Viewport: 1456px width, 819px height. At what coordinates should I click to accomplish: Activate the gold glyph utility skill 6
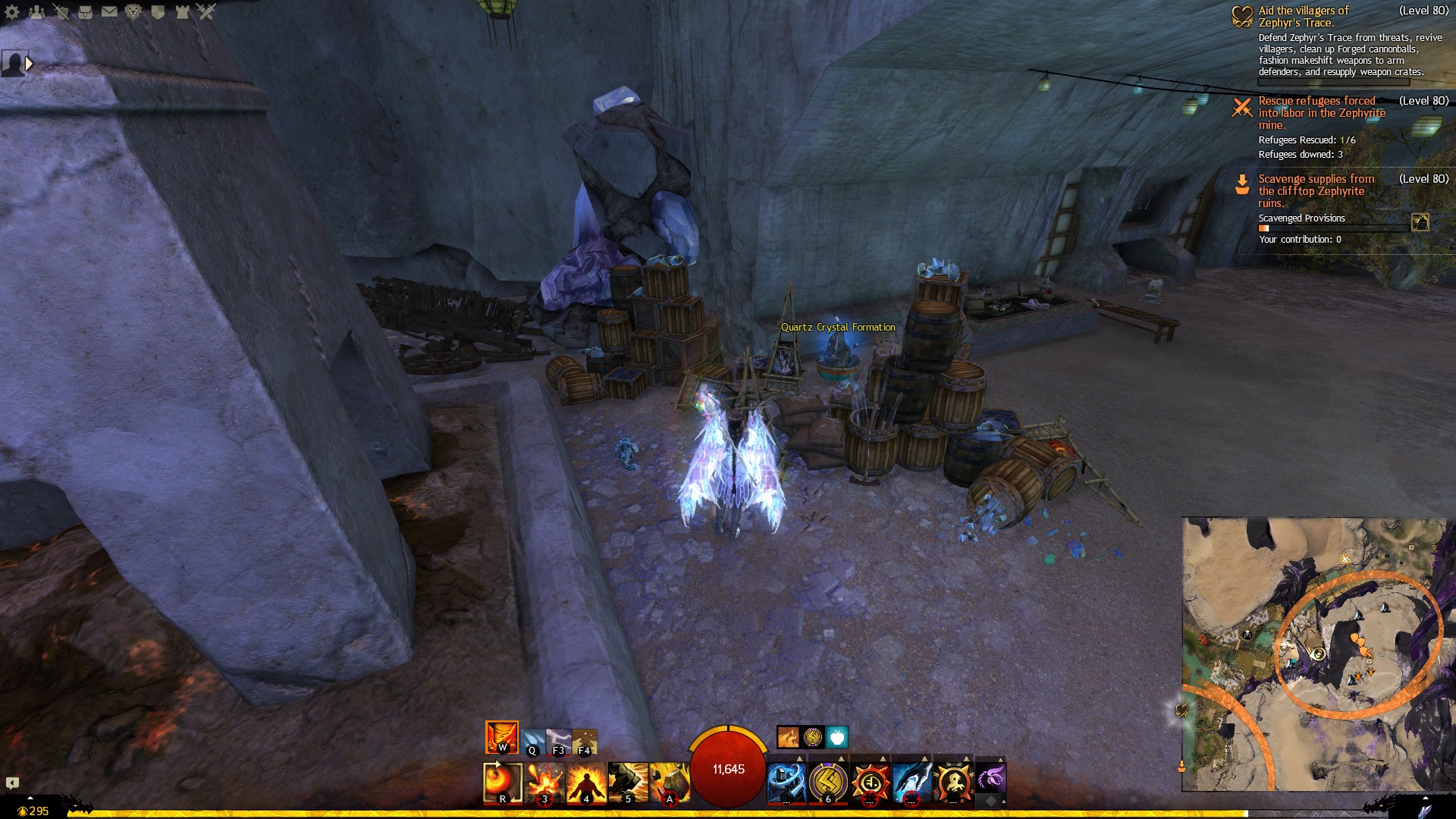click(x=828, y=781)
